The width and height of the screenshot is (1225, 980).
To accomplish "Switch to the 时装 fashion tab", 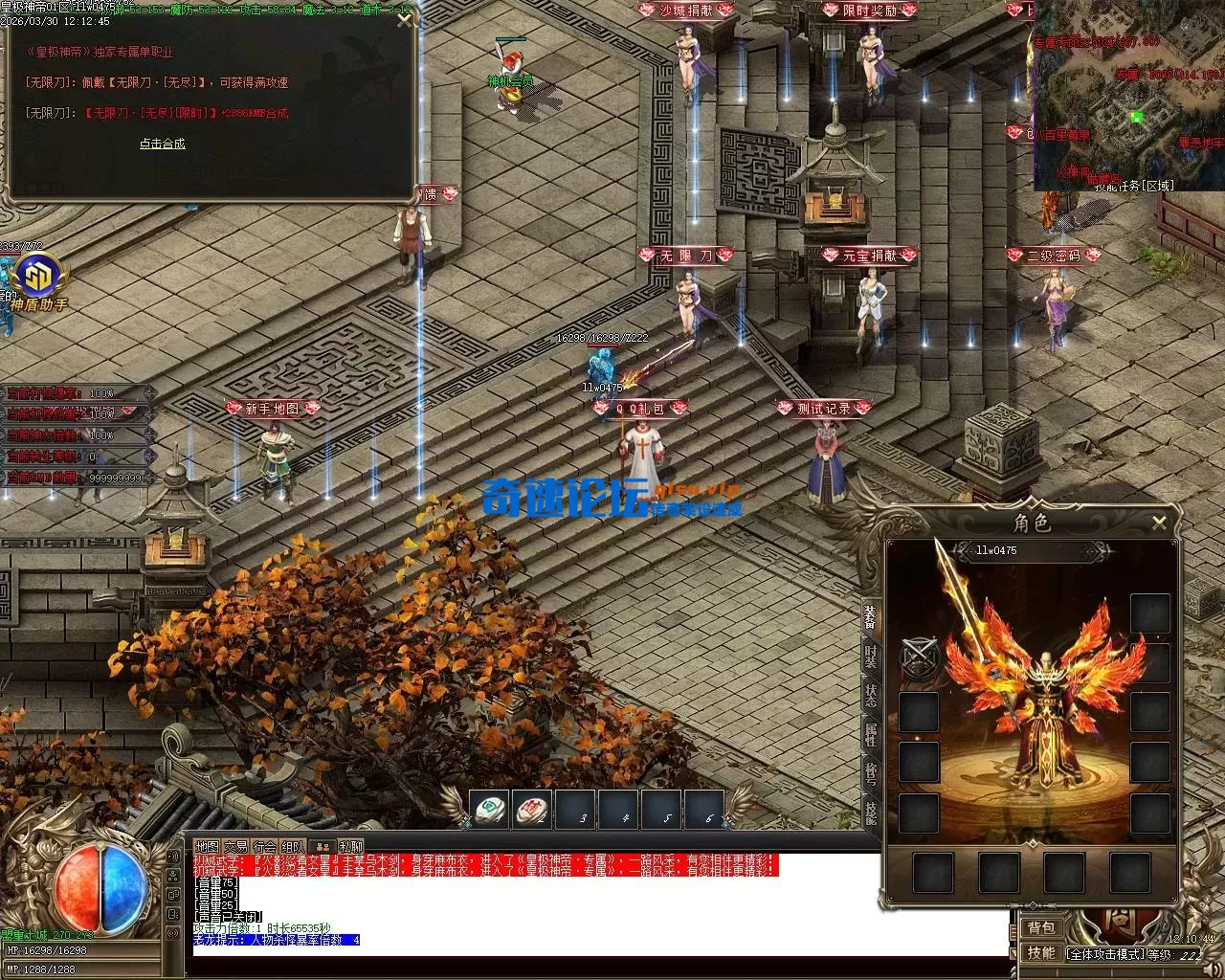I will click(871, 657).
